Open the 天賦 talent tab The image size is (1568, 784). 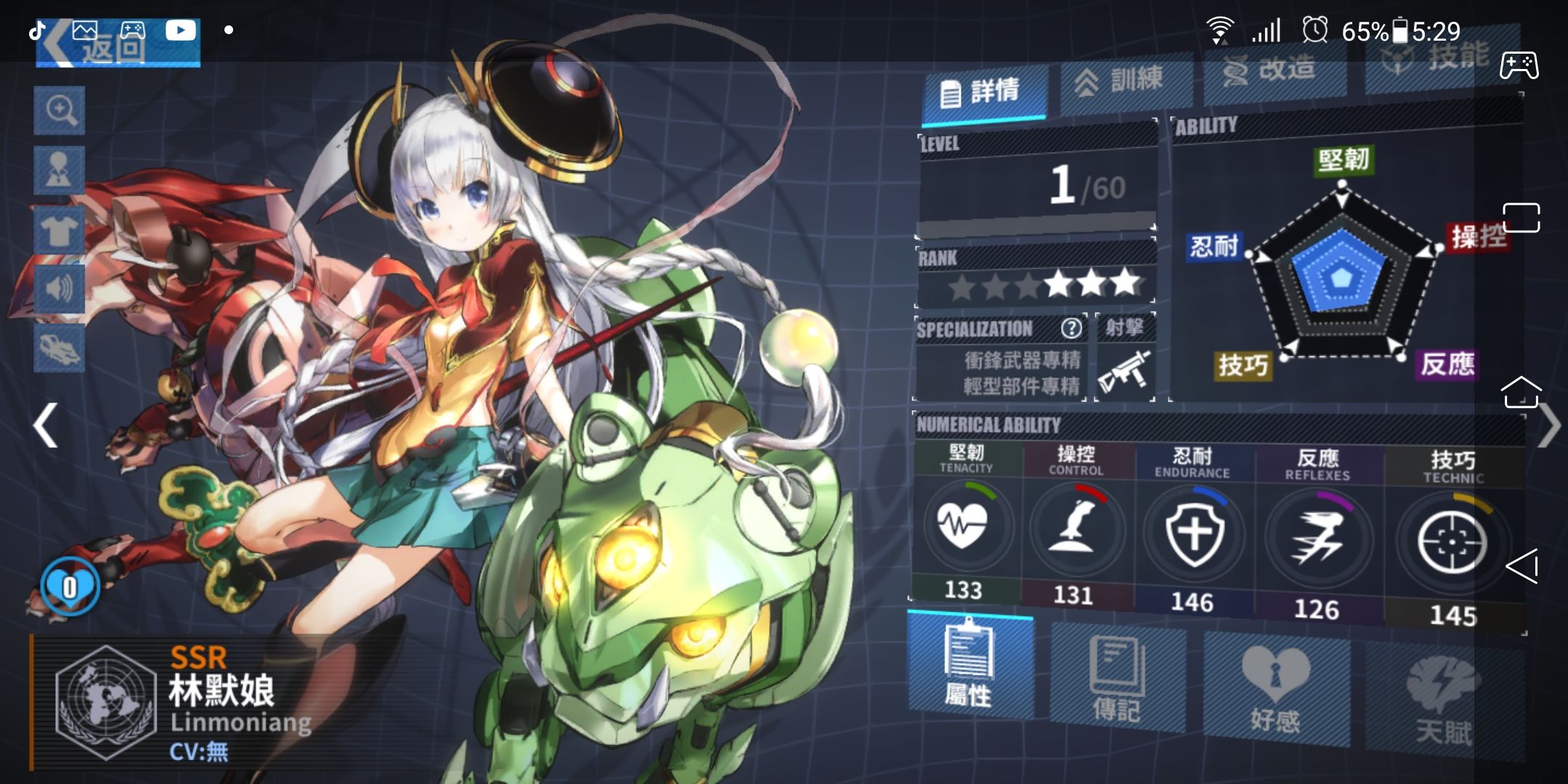(1443, 702)
